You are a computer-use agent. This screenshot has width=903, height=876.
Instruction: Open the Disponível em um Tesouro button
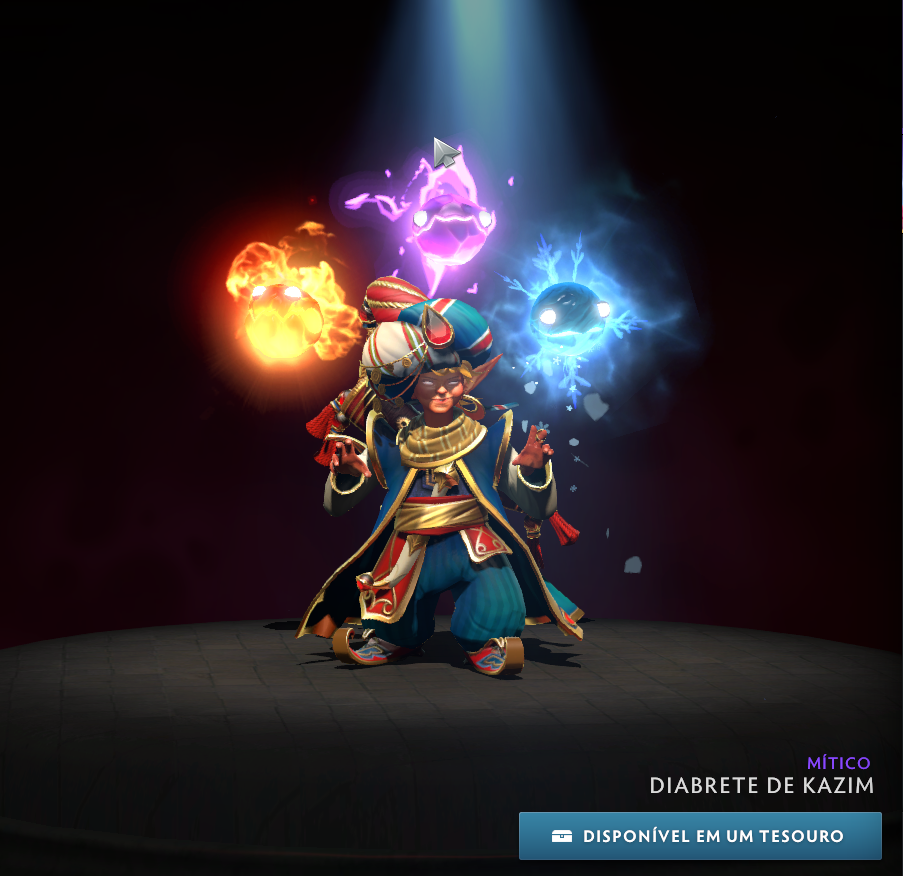700,836
